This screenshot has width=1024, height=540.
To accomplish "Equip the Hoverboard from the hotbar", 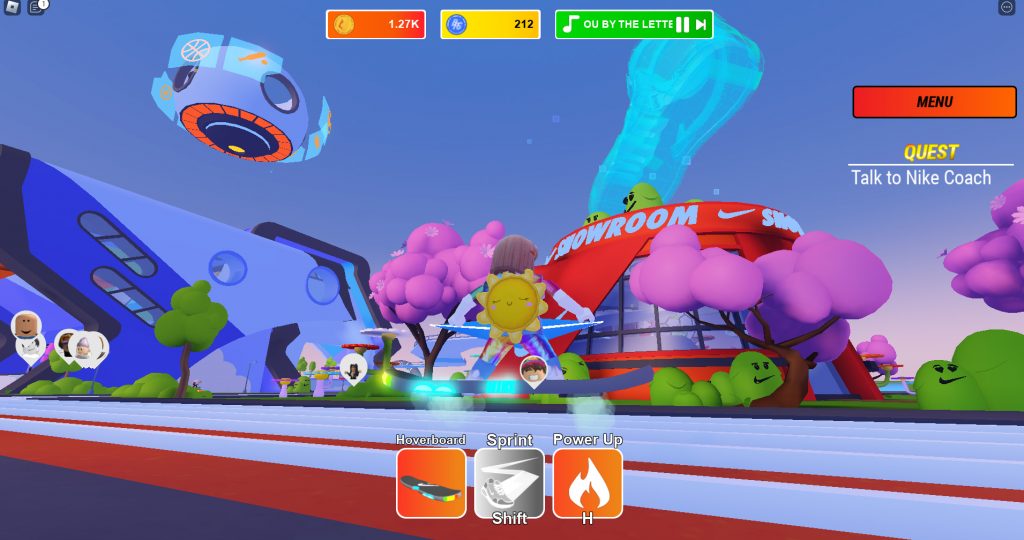I will [431, 483].
